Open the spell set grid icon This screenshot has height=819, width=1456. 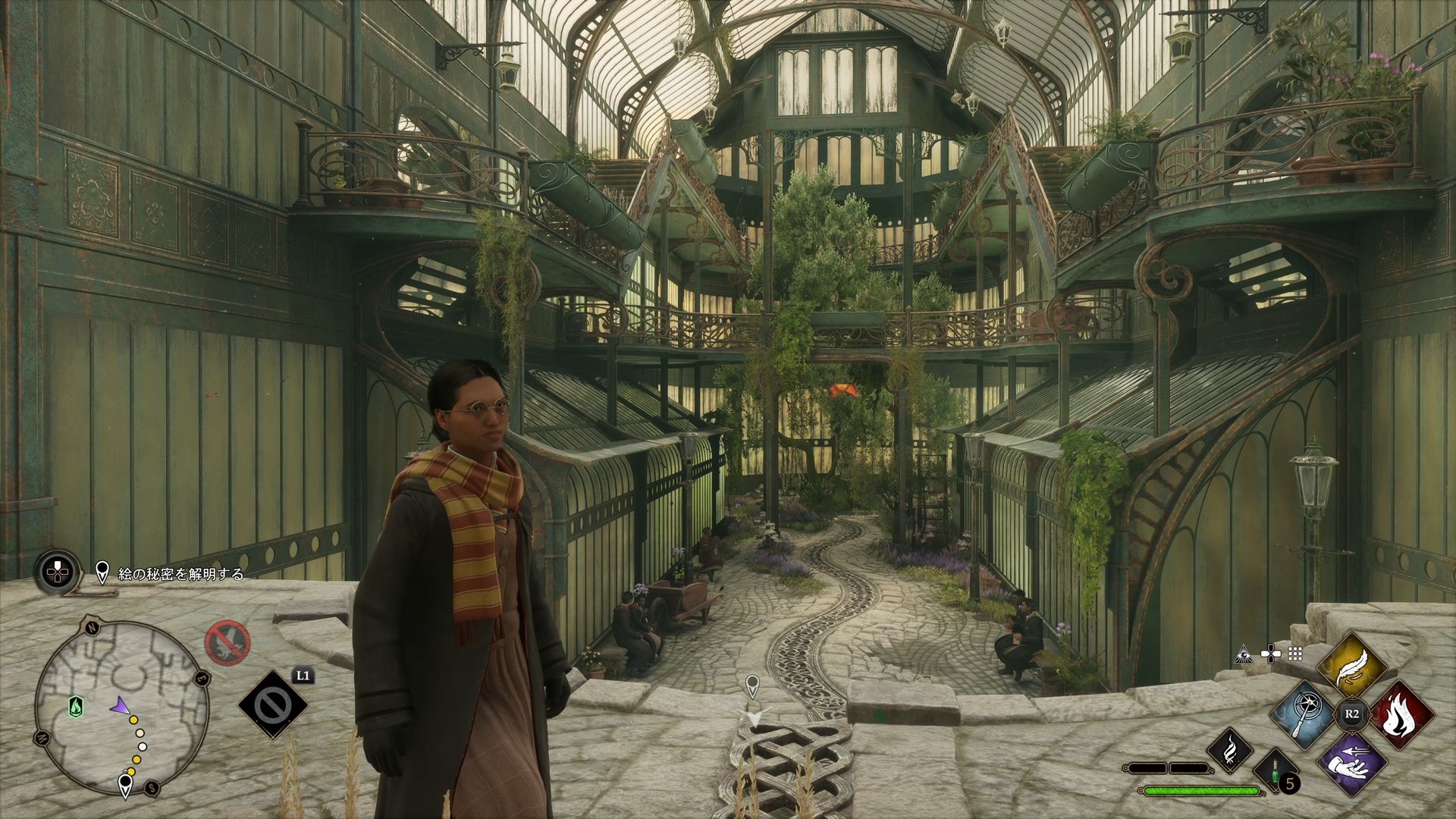tap(1295, 653)
